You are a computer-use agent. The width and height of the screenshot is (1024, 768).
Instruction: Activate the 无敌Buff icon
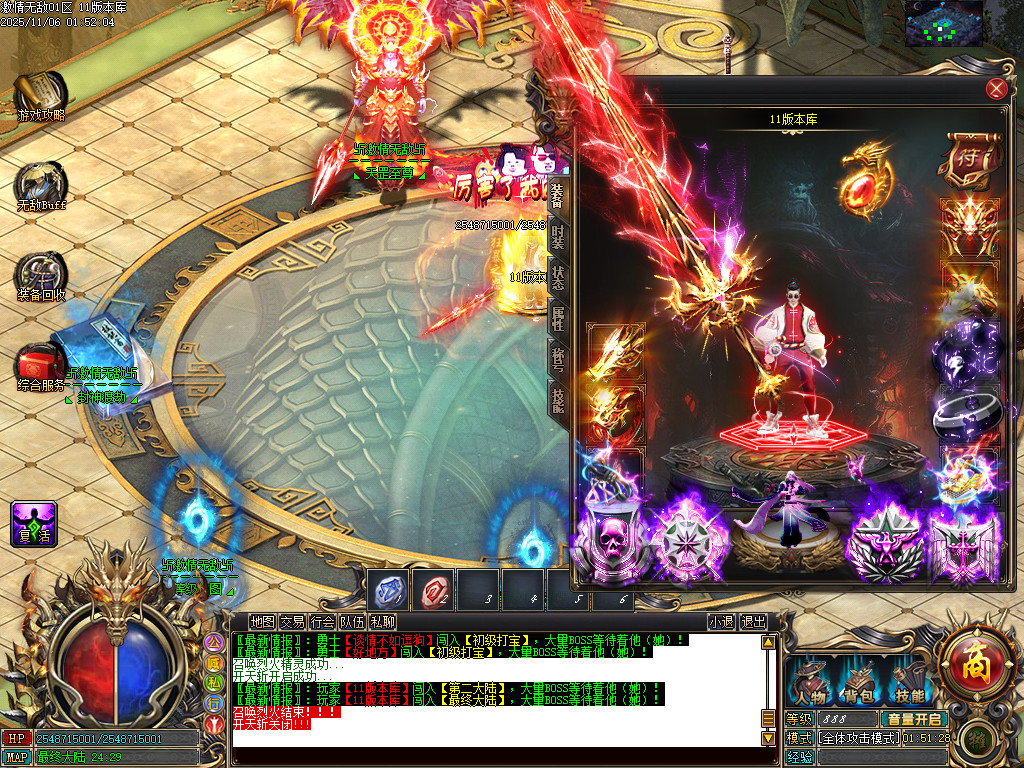(x=40, y=185)
